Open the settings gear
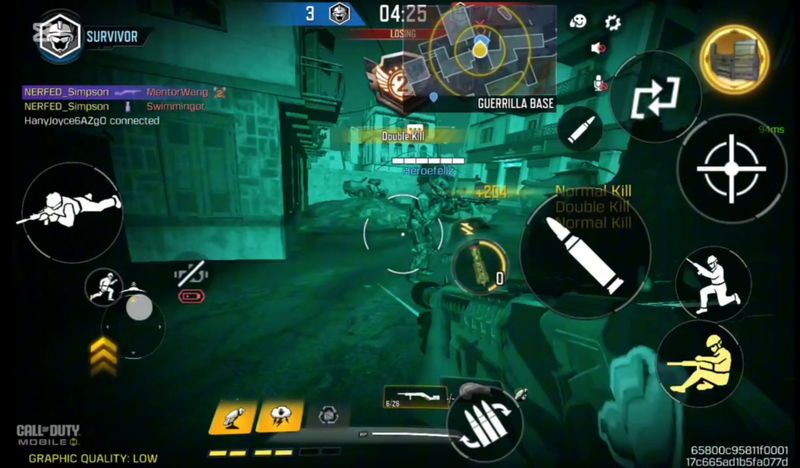The width and height of the screenshot is (800, 468). coord(613,22)
